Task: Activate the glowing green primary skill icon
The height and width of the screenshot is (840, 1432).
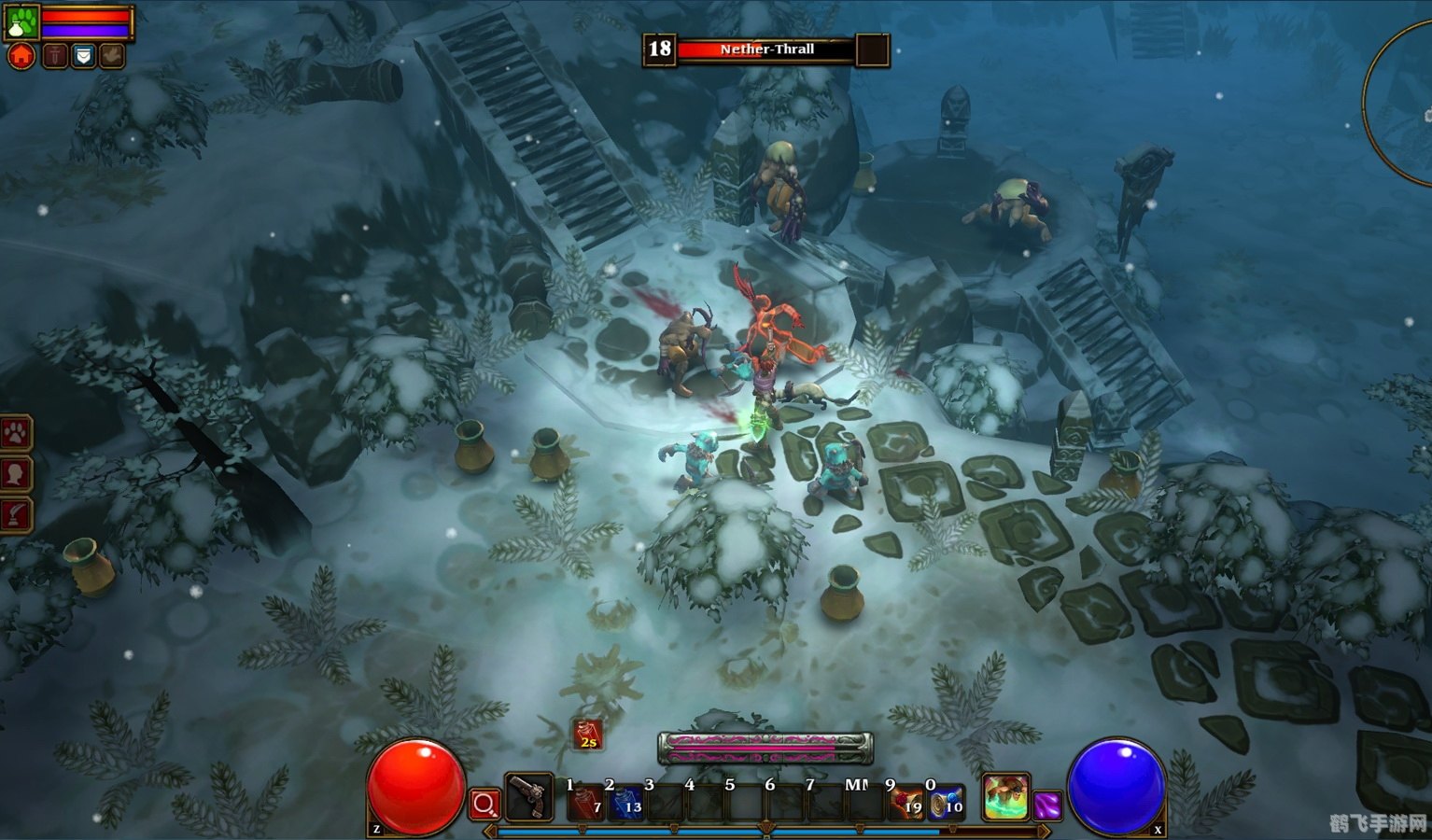Action: point(1006,797)
